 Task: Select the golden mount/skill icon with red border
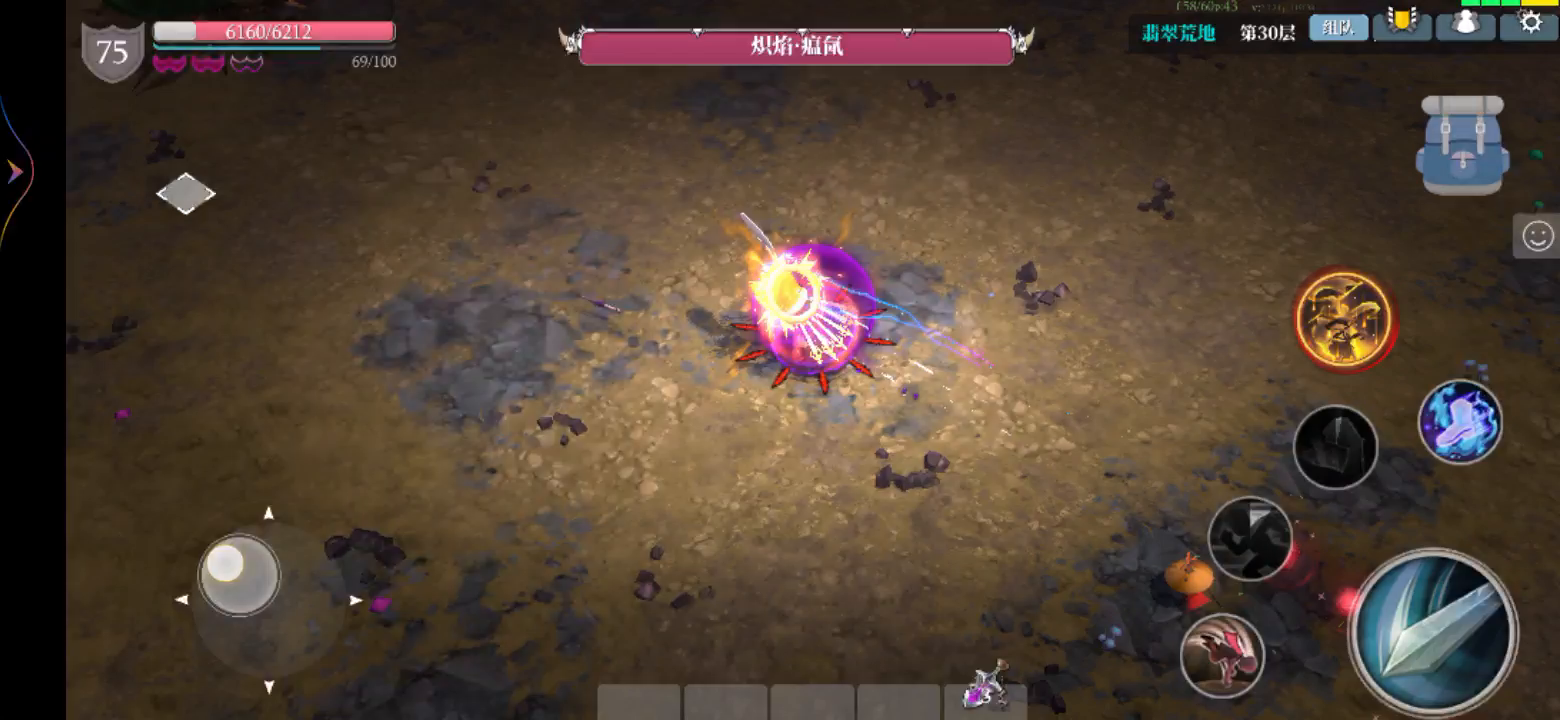click(x=1344, y=318)
